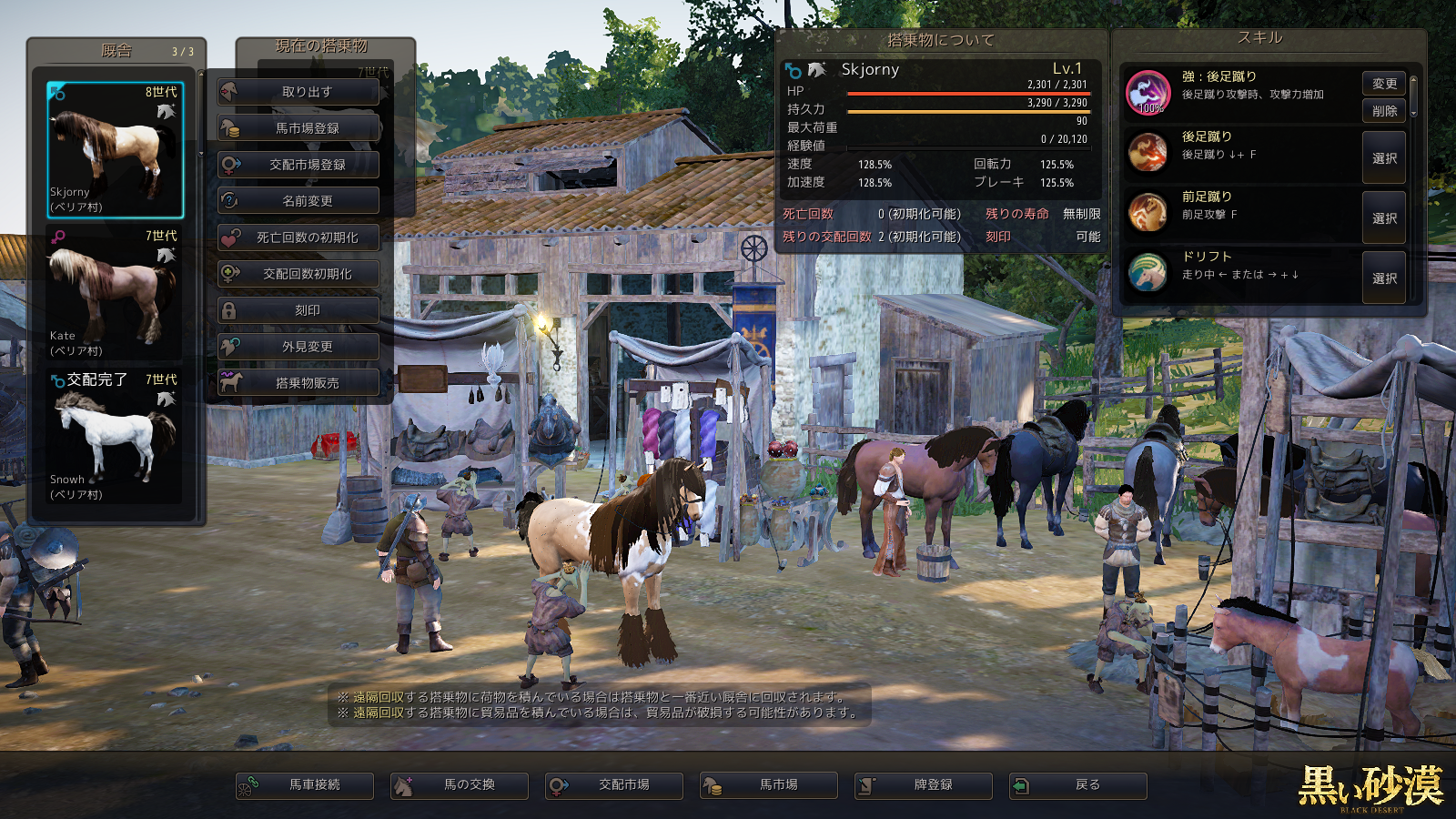Open 馬車接続 wagon link at bottom
The image size is (1456, 819).
[305, 785]
